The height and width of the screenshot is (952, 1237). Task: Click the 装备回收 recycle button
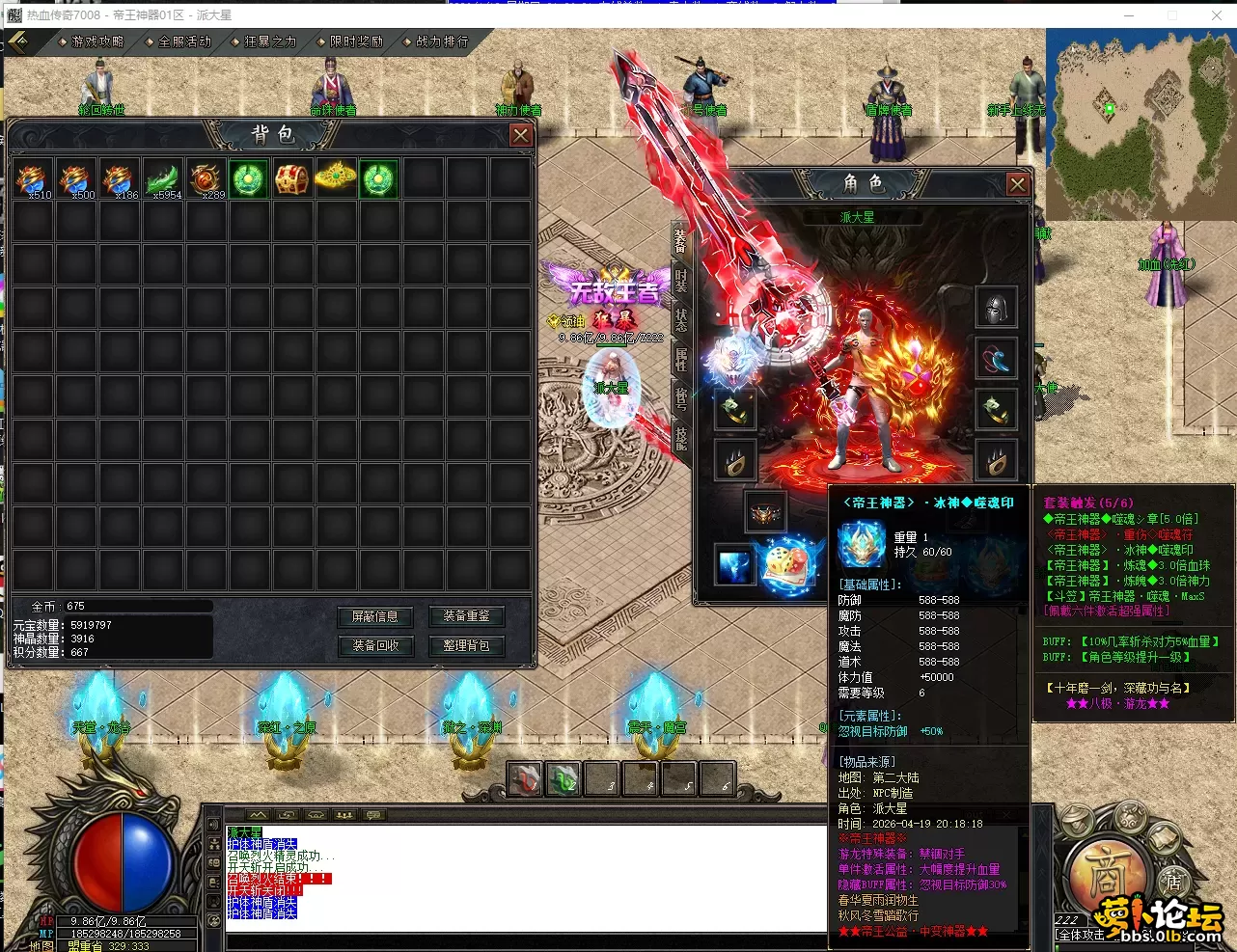pos(374,645)
